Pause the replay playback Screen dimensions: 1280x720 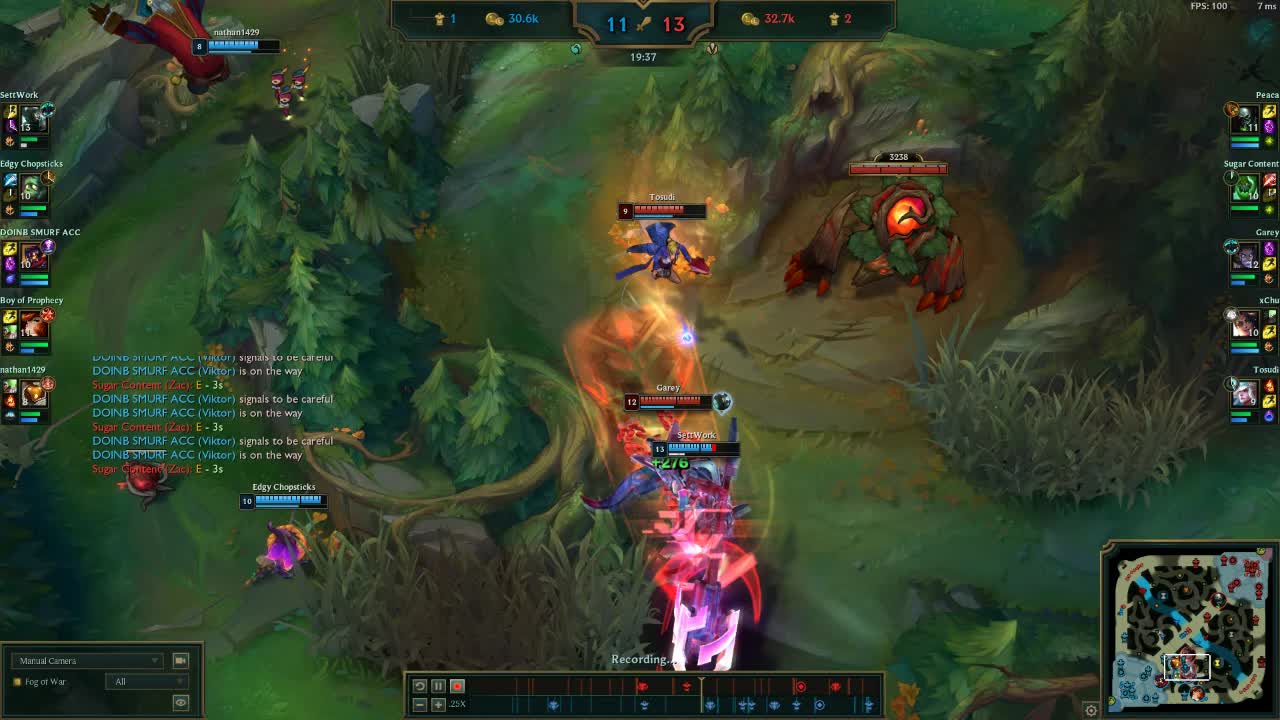438,686
